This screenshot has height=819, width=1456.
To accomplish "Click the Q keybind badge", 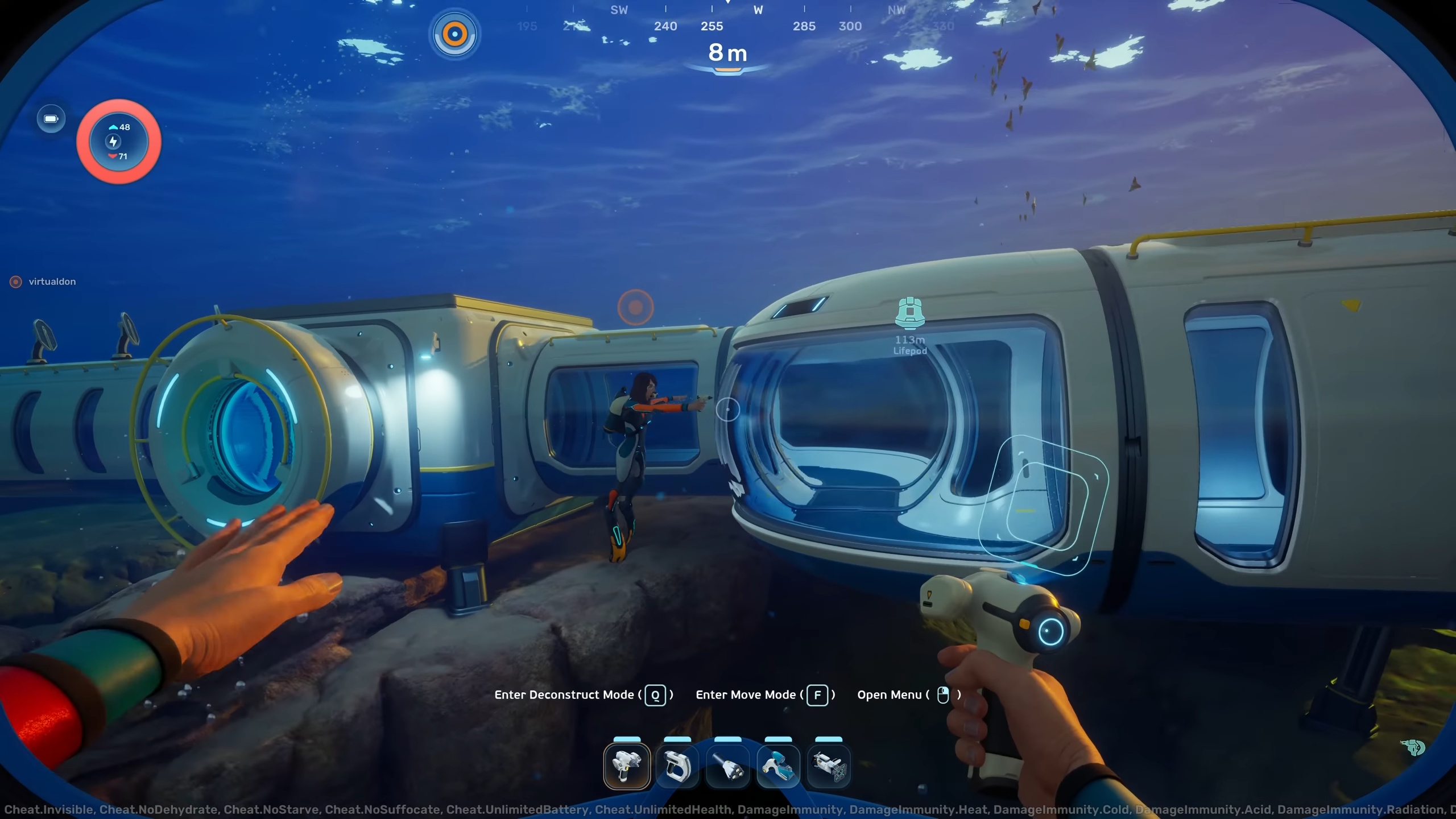I will point(654,695).
